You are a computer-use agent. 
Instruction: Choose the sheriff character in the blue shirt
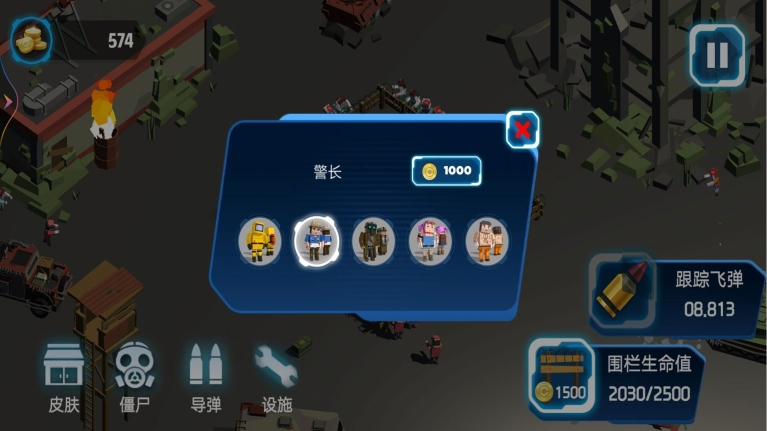tap(317, 240)
